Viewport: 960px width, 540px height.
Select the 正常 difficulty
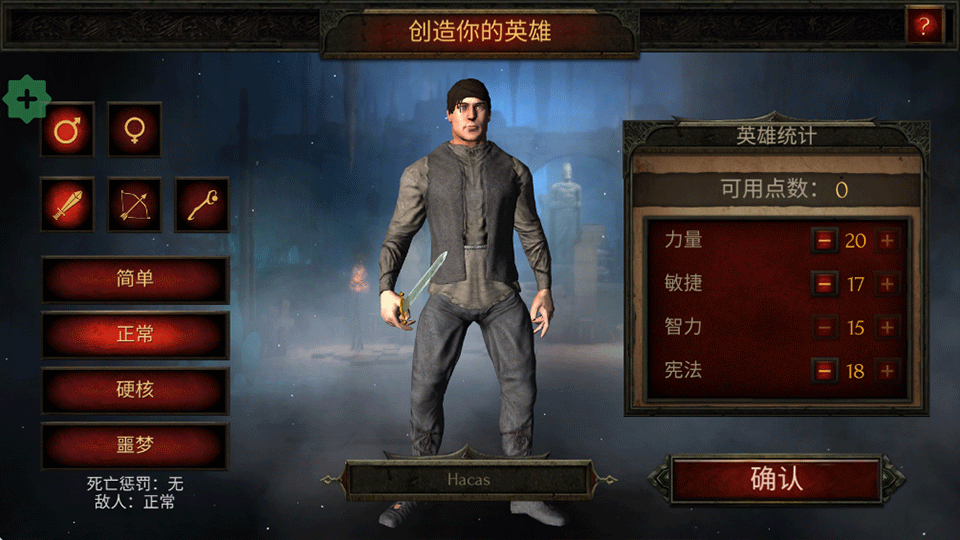(x=135, y=334)
